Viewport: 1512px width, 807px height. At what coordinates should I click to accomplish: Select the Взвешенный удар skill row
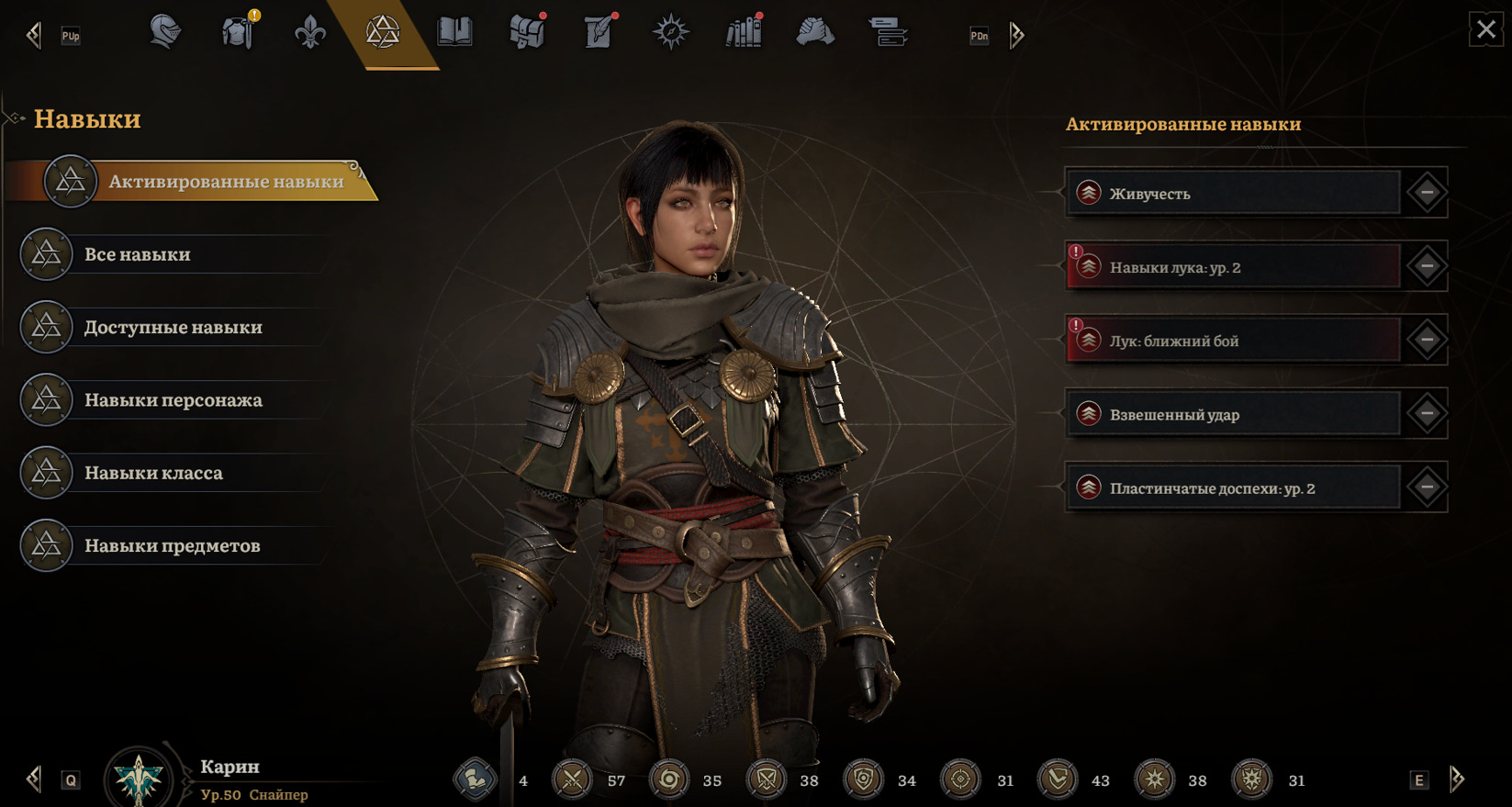coord(1232,414)
